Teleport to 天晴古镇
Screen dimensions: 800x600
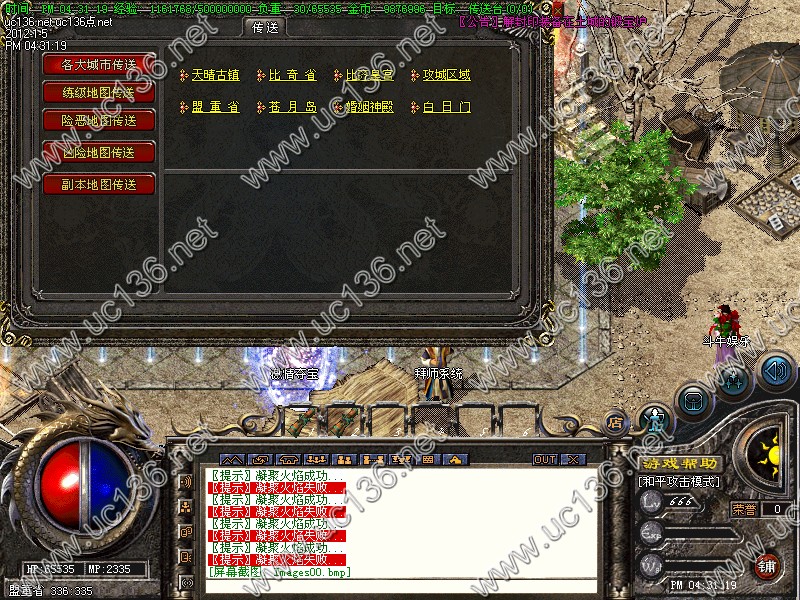coord(215,75)
